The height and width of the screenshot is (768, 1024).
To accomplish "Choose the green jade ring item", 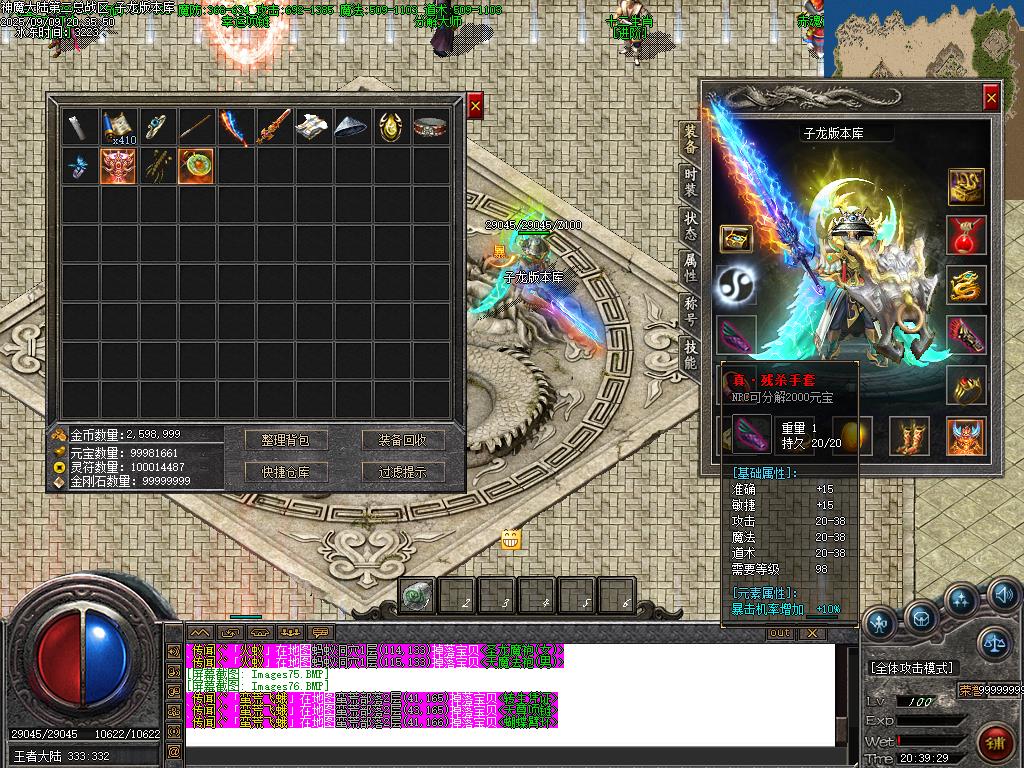I will pyautogui.click(x=196, y=165).
